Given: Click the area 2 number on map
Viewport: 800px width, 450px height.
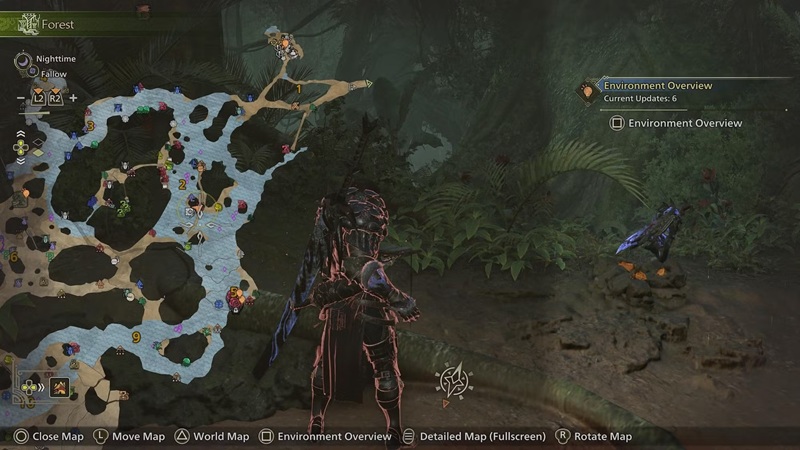Looking at the screenshot, I should point(182,184).
